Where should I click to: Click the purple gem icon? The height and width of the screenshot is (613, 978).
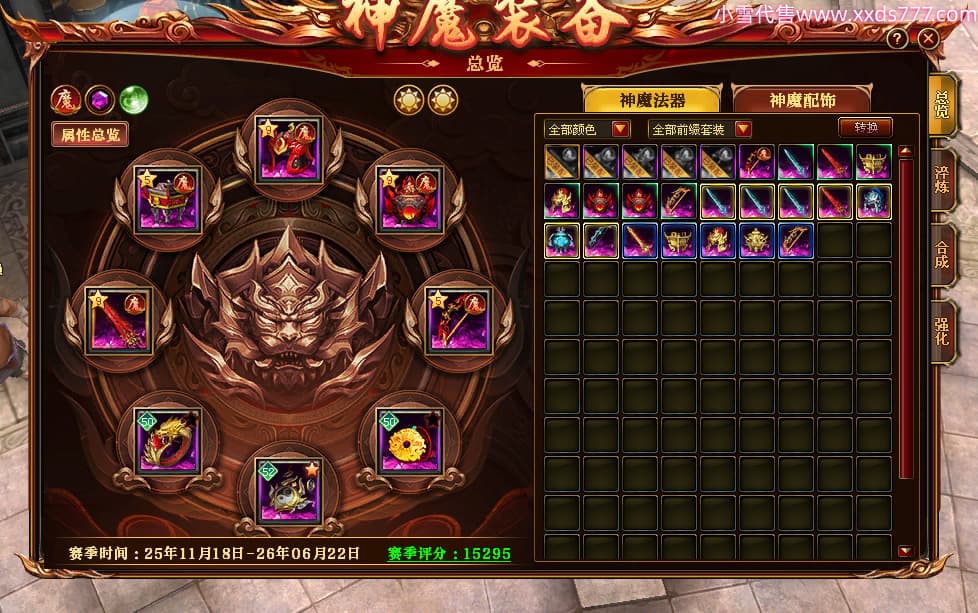click(x=99, y=99)
